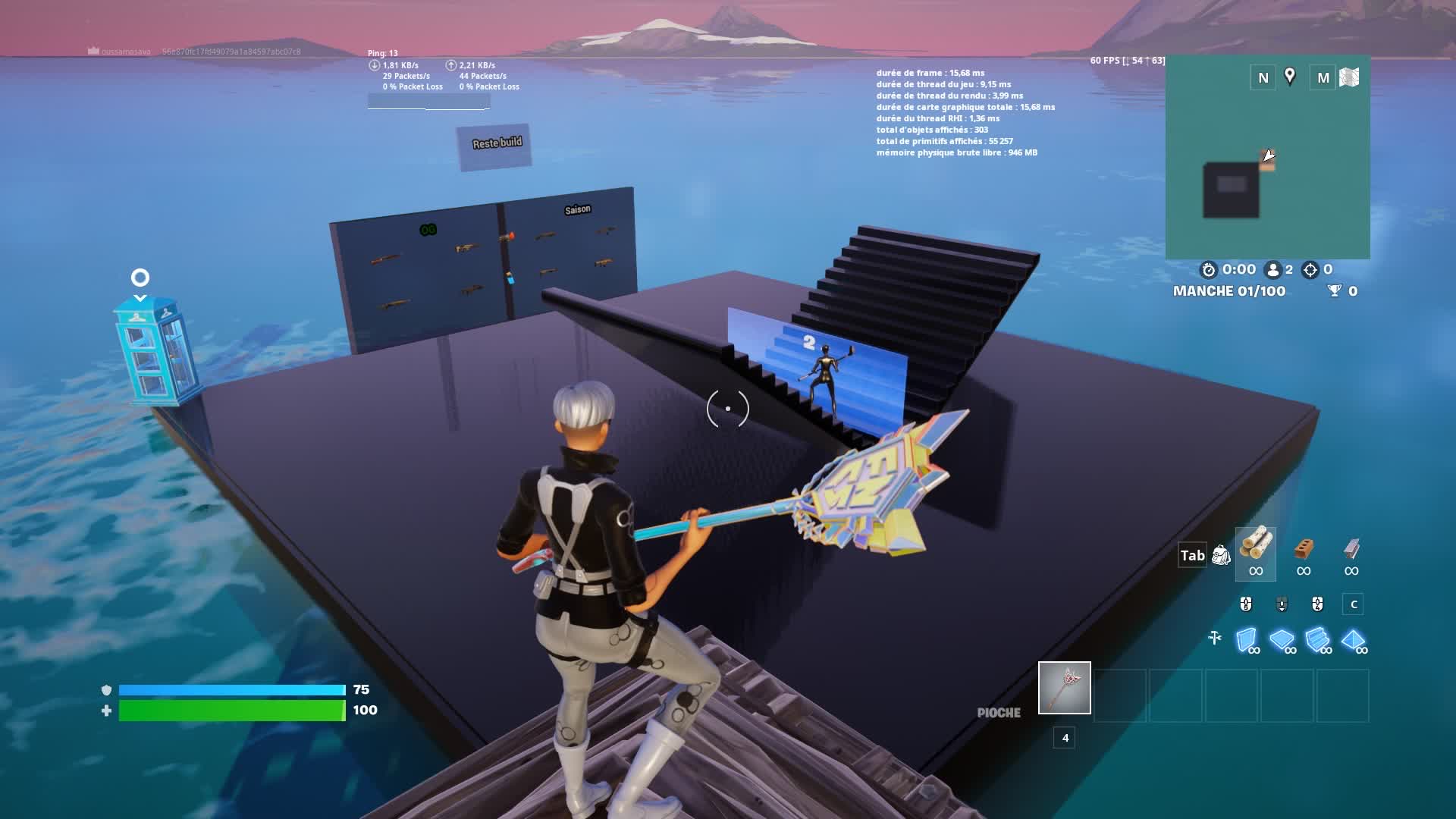Viewport: 1456px width, 819px height.
Task: Click the stopwatch timer icon below the minimap
Action: point(1209,270)
